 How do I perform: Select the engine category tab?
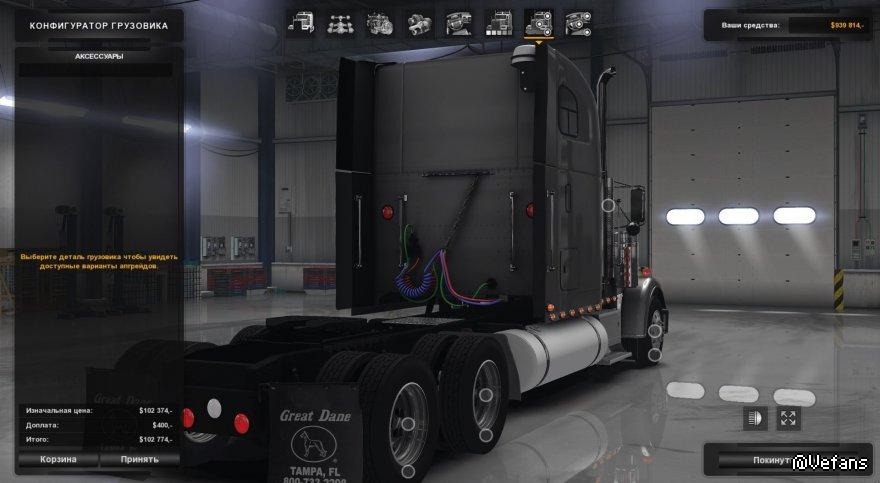point(380,23)
